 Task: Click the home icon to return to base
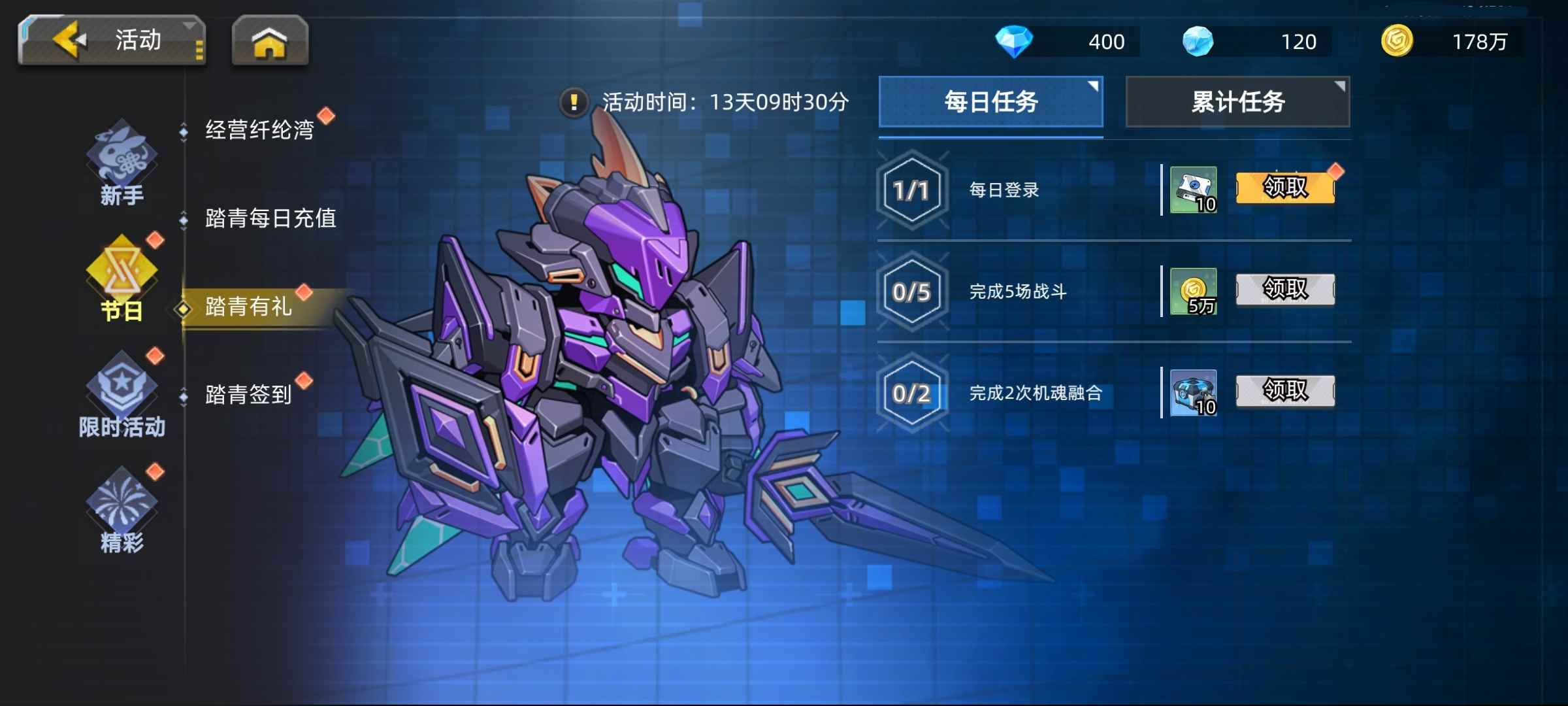click(270, 41)
